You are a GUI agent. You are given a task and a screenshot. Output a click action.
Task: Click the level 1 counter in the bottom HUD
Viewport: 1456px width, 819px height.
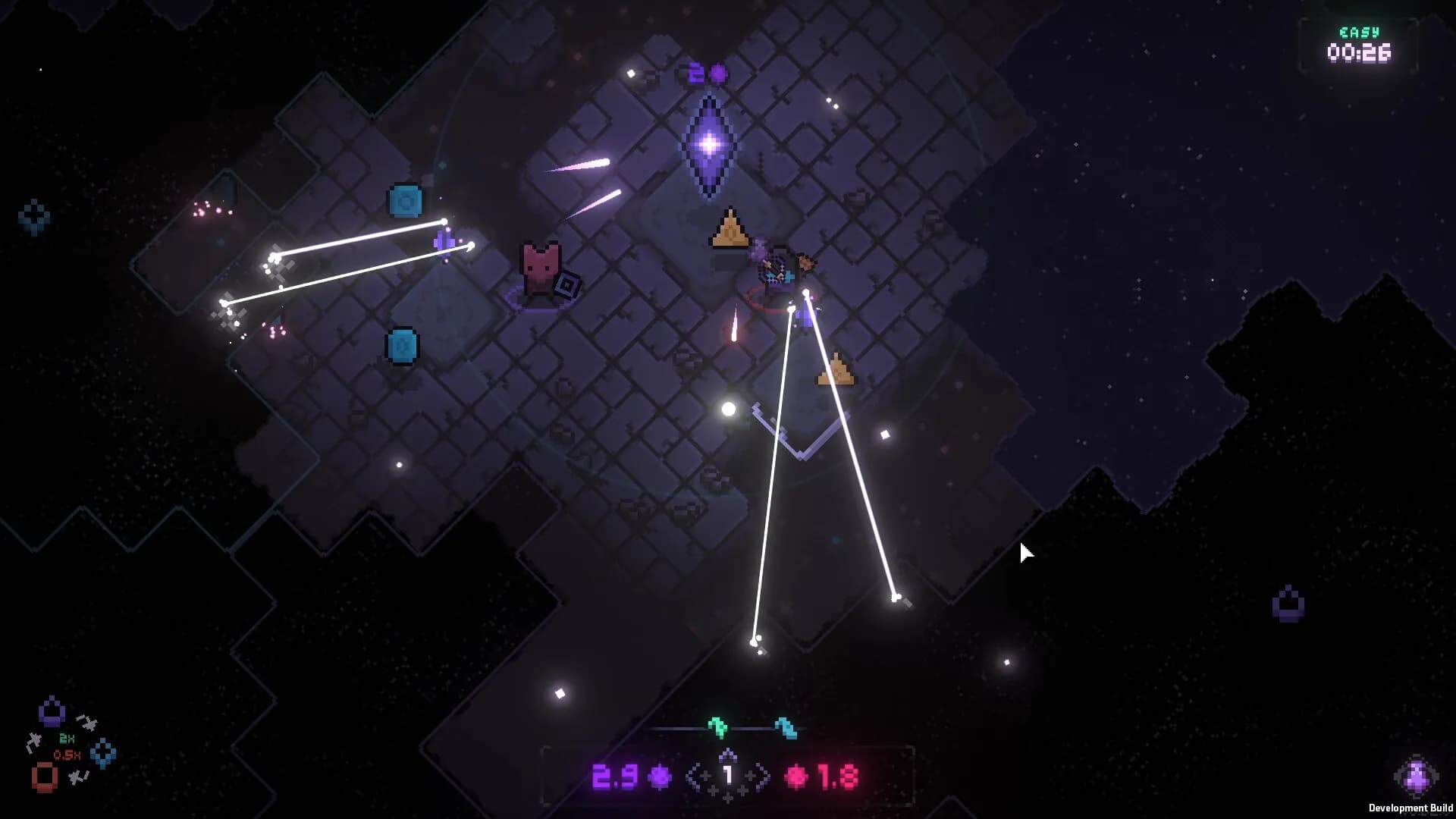tap(728, 773)
